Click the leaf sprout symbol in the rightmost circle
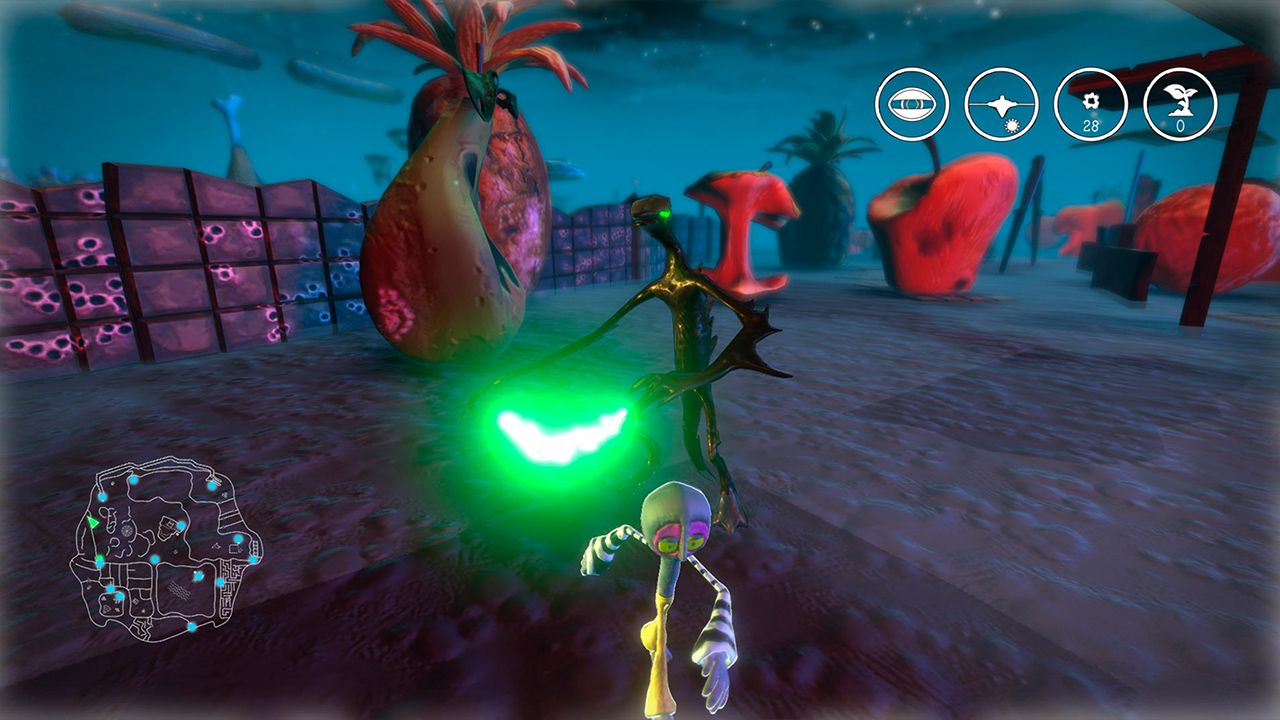This screenshot has width=1280, height=720. tap(1180, 100)
